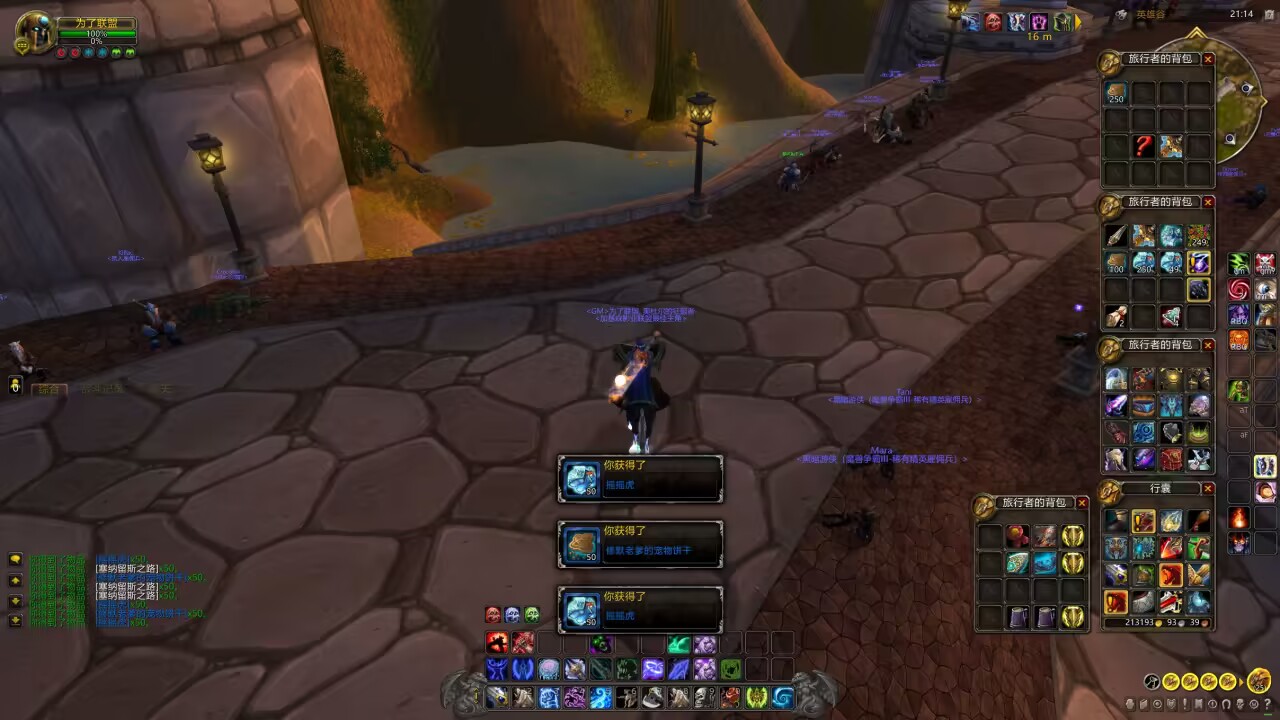Select the red demon face stance icon

[493, 614]
